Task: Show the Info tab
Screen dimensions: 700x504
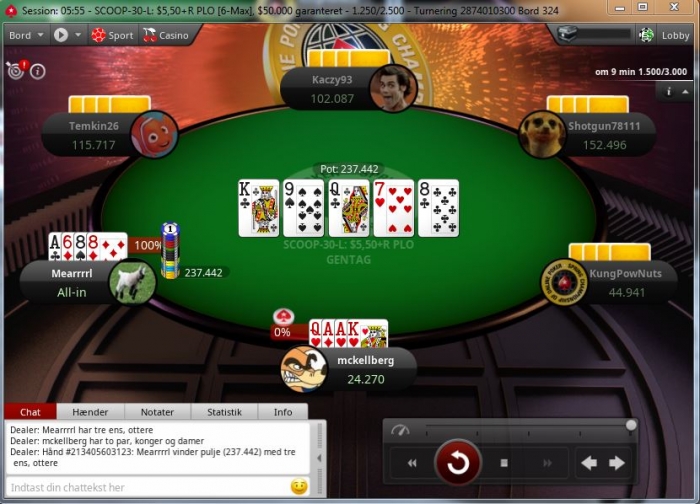Action: point(283,411)
